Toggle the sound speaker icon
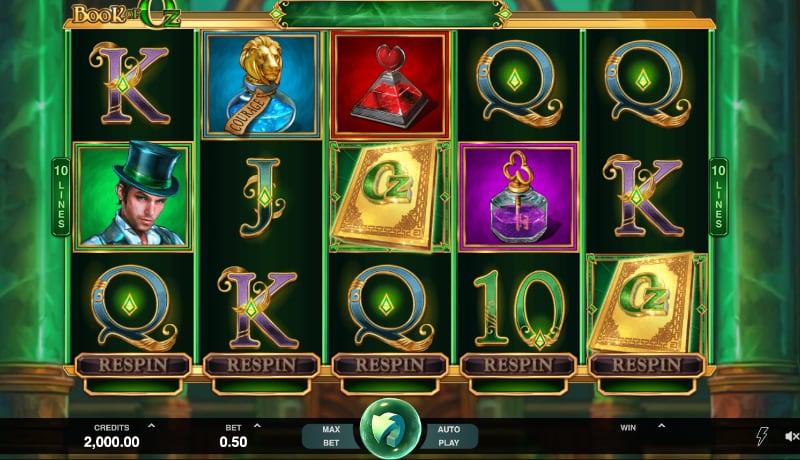Viewport: 800px width, 460px height. 791,436
